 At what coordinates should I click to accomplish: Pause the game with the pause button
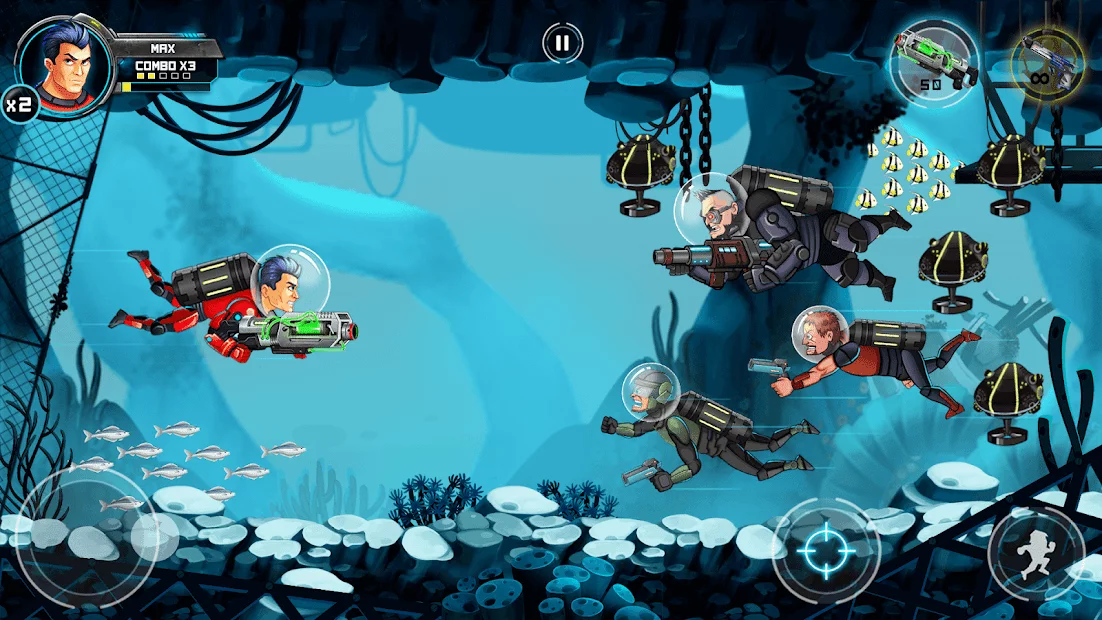click(x=562, y=43)
